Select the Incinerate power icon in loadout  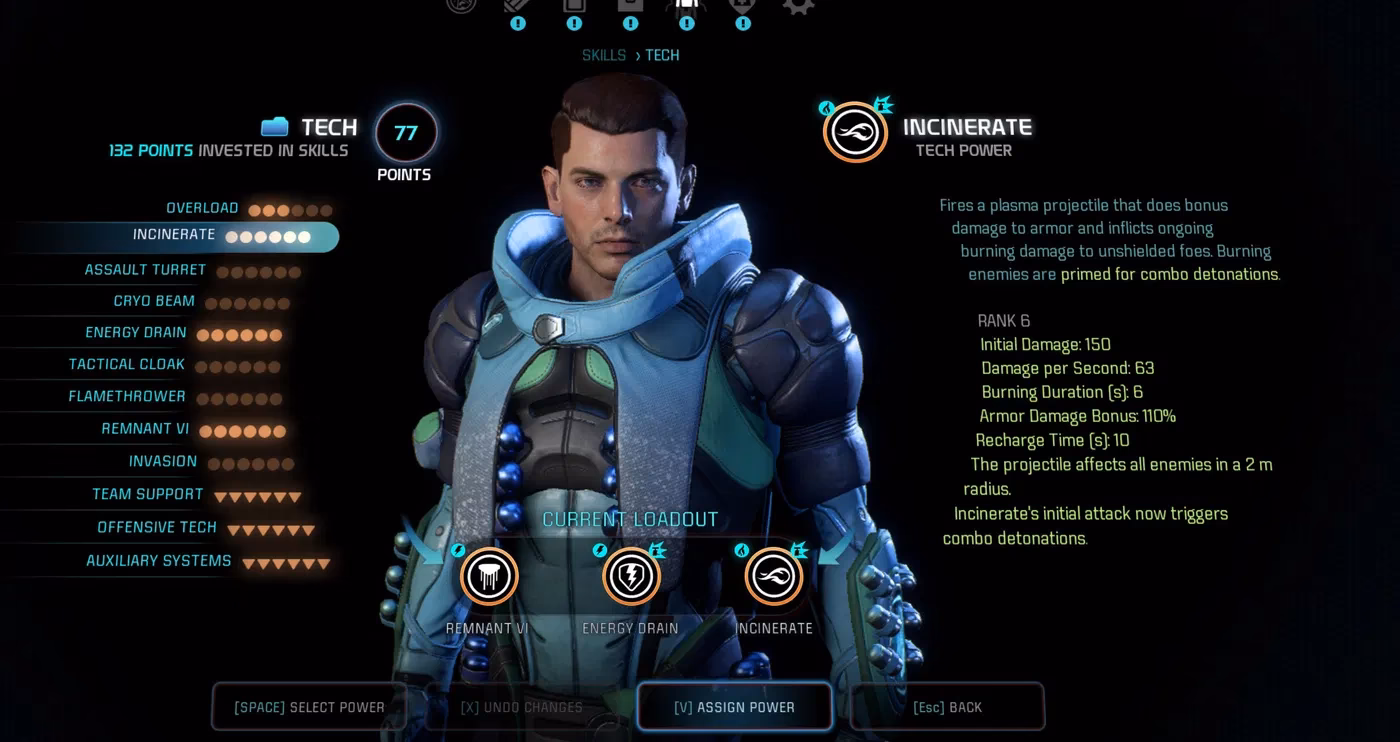pos(773,575)
